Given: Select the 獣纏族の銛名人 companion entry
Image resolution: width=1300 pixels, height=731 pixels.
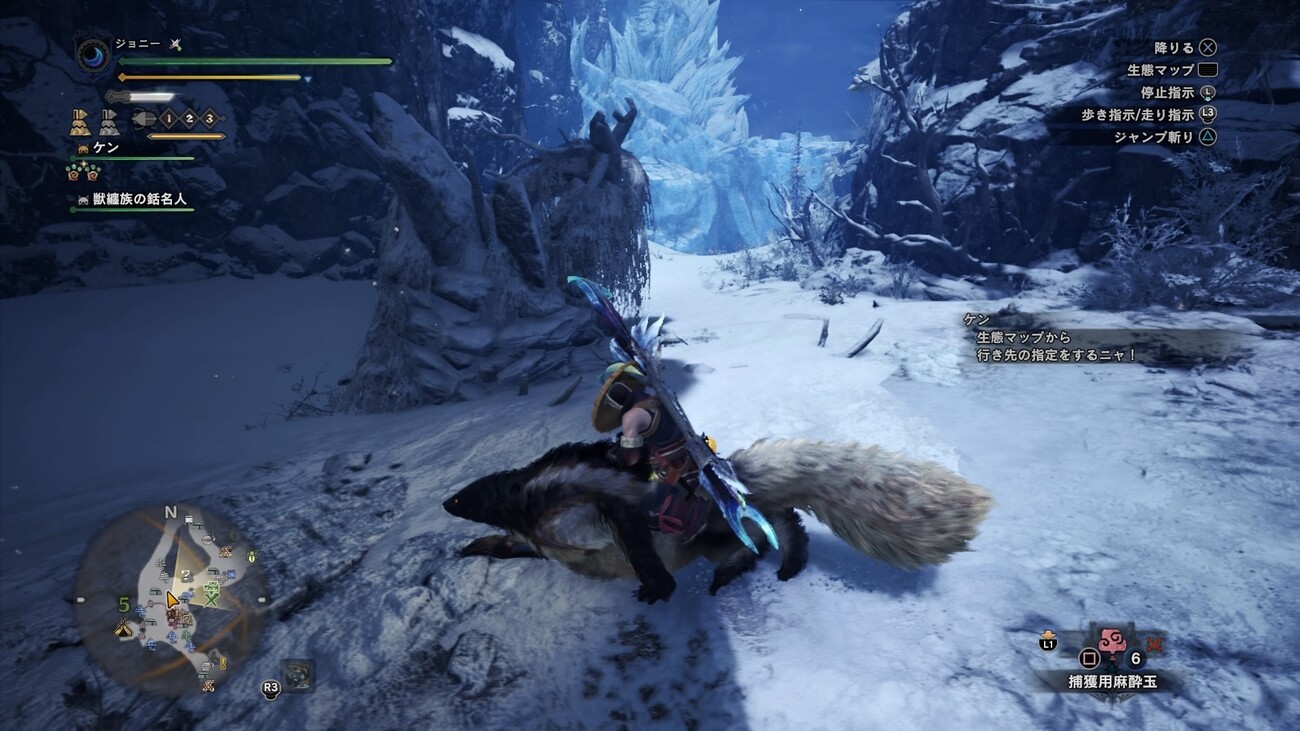Looking at the screenshot, I should point(139,199).
